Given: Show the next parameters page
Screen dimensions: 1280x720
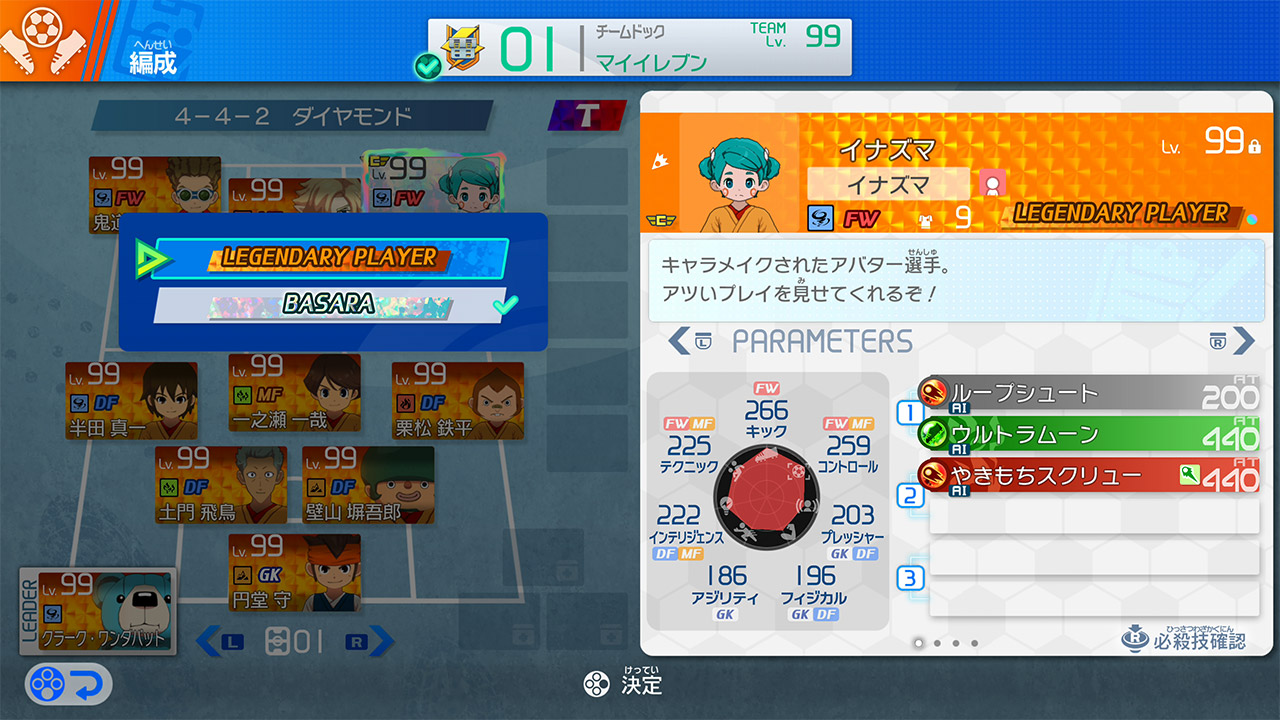Looking at the screenshot, I should point(1242,342).
